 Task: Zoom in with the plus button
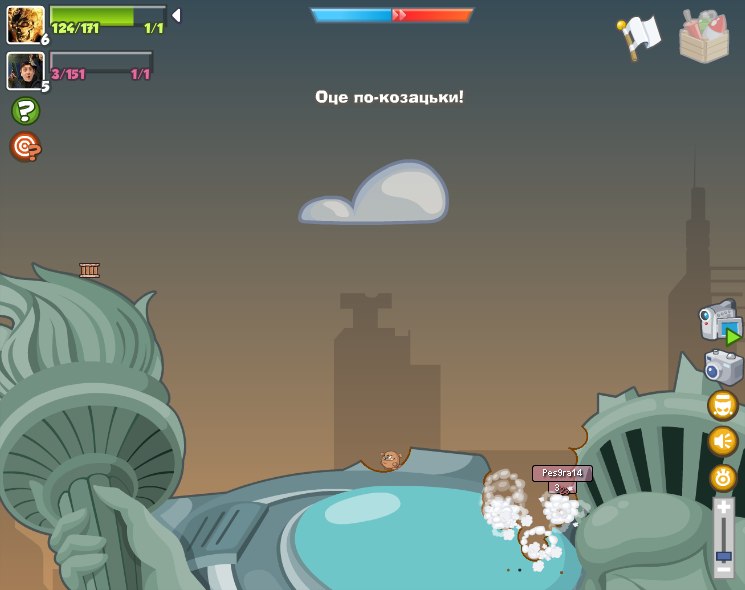tap(723, 507)
